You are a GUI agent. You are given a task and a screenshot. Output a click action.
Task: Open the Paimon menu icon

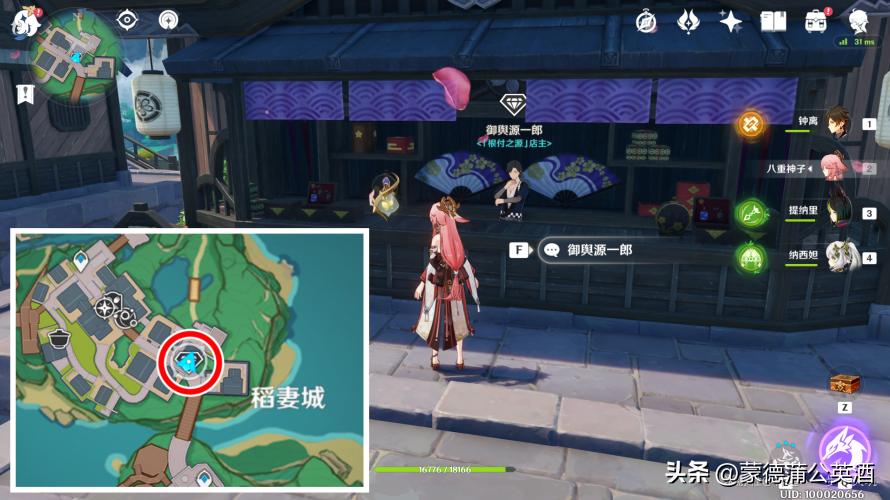click(22, 24)
